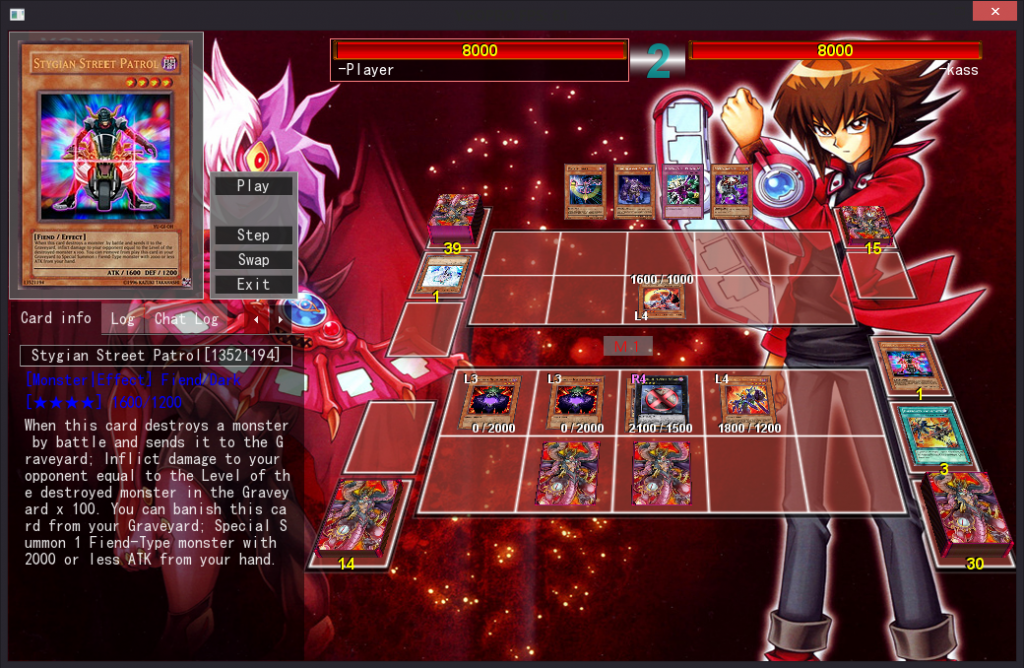Image resolution: width=1024 pixels, height=668 pixels.
Task: Open the Log tab
Action: point(122,319)
